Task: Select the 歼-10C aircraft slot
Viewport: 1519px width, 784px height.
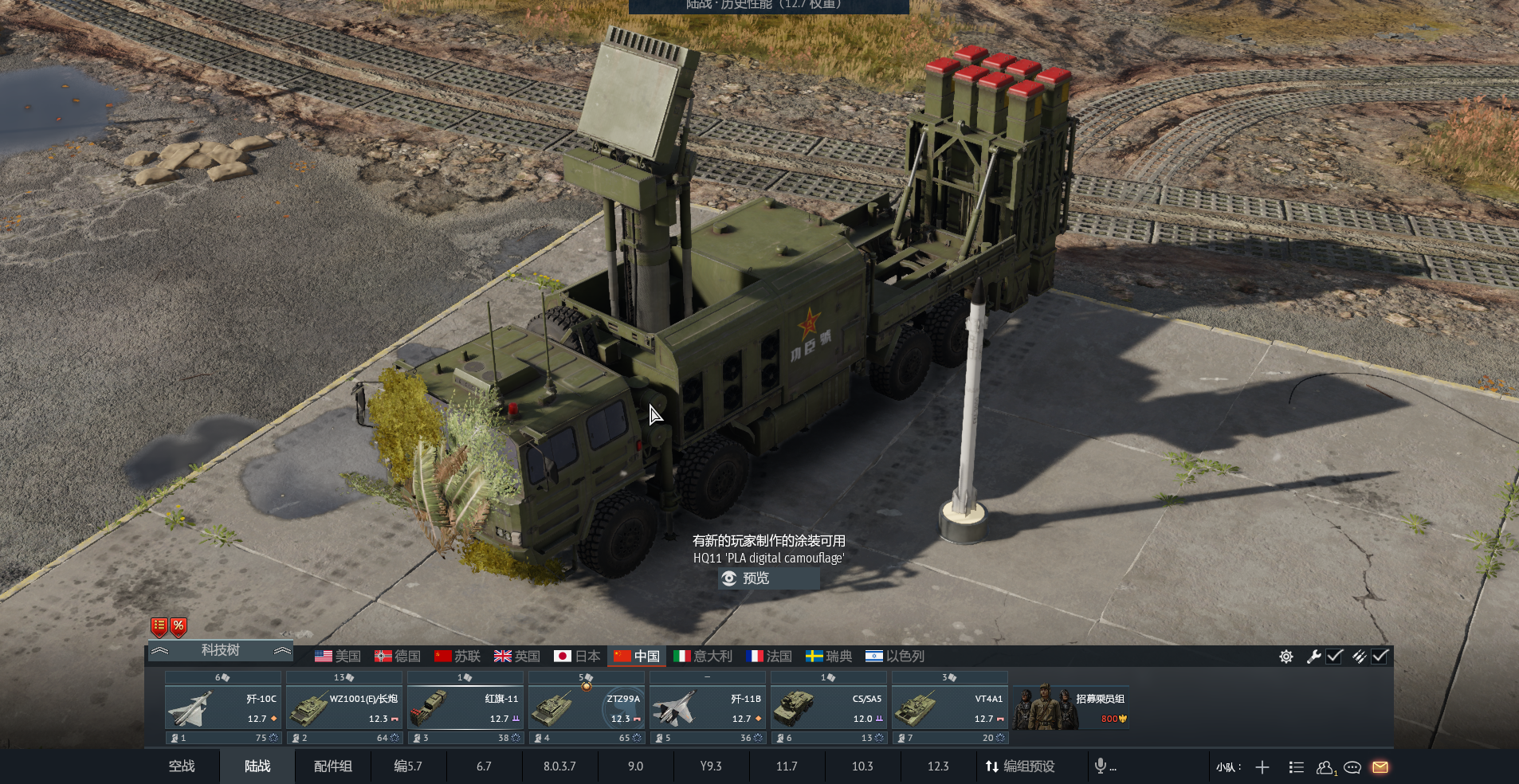Action: pyautogui.click(x=223, y=708)
